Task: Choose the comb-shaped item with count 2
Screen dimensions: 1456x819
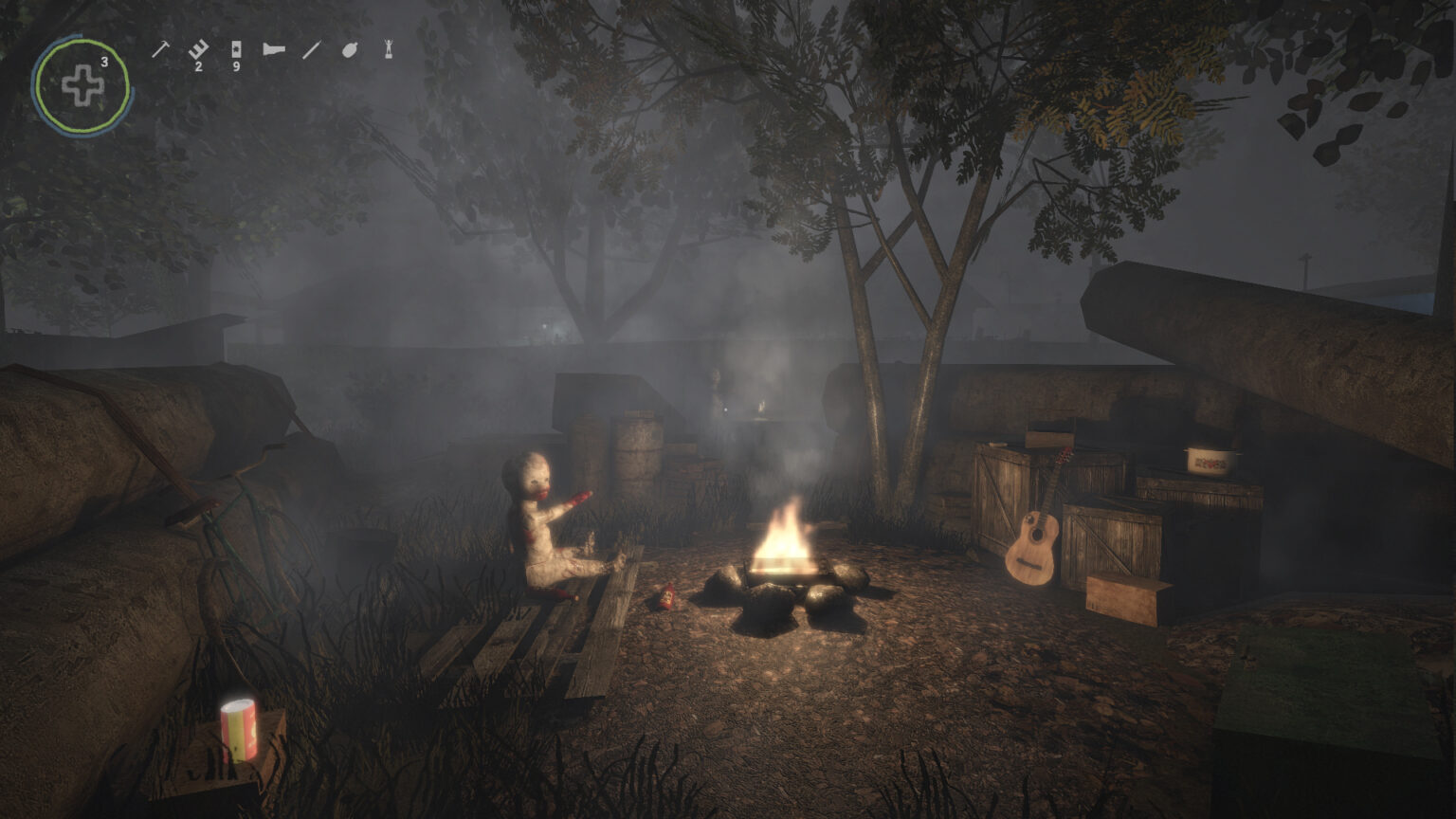Action: (197, 49)
